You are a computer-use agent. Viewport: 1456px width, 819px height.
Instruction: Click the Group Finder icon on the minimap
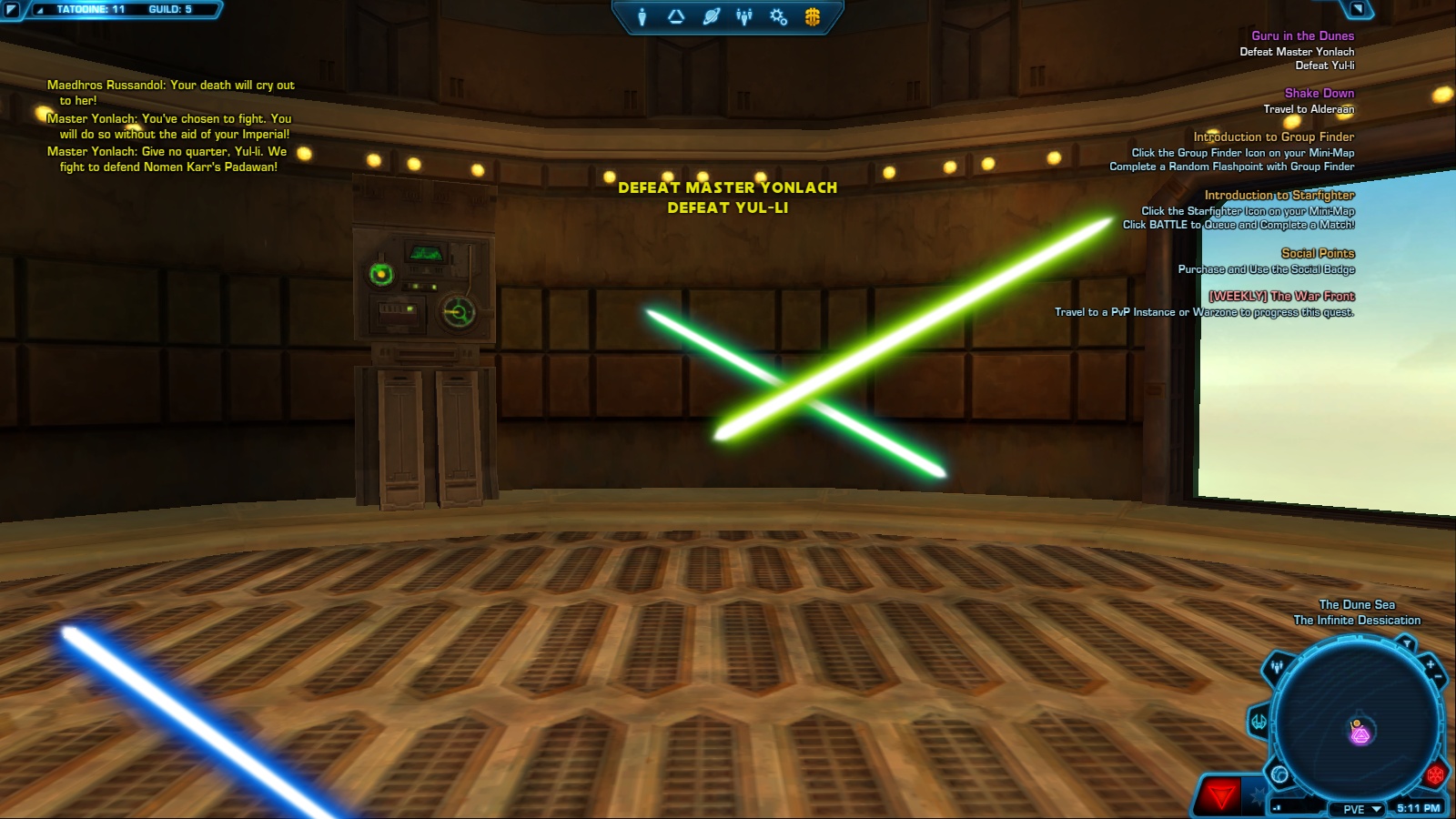tap(1277, 666)
